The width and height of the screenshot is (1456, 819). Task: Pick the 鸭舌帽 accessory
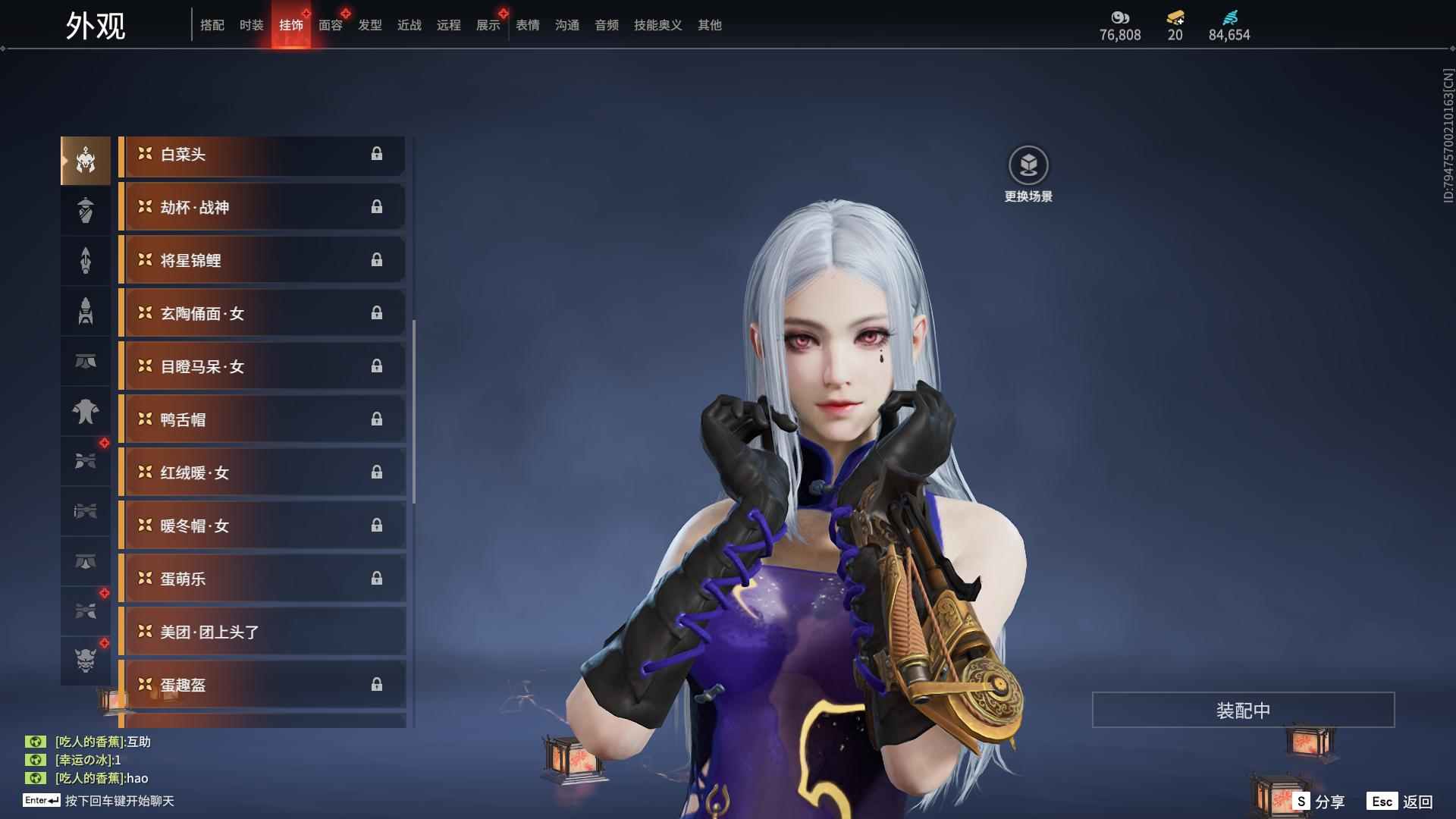coord(262,420)
